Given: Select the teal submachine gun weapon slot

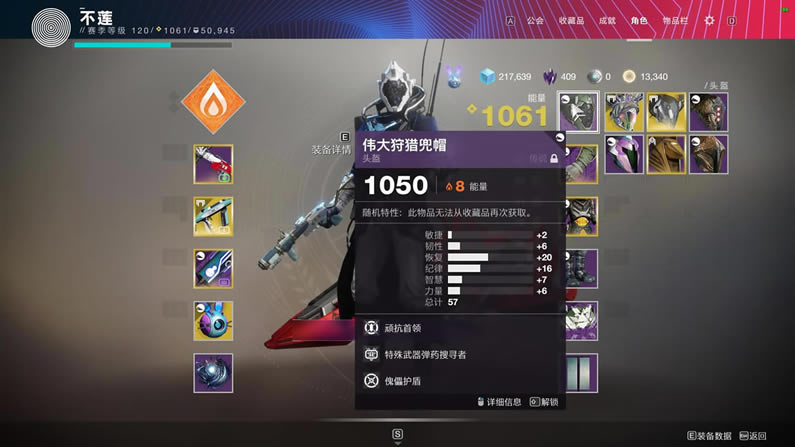Looking at the screenshot, I should point(213,217).
